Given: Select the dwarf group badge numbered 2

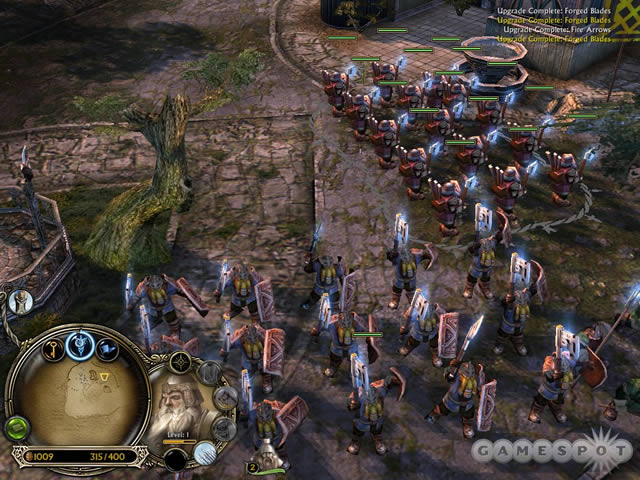Looking at the screenshot, I should [x=254, y=466].
